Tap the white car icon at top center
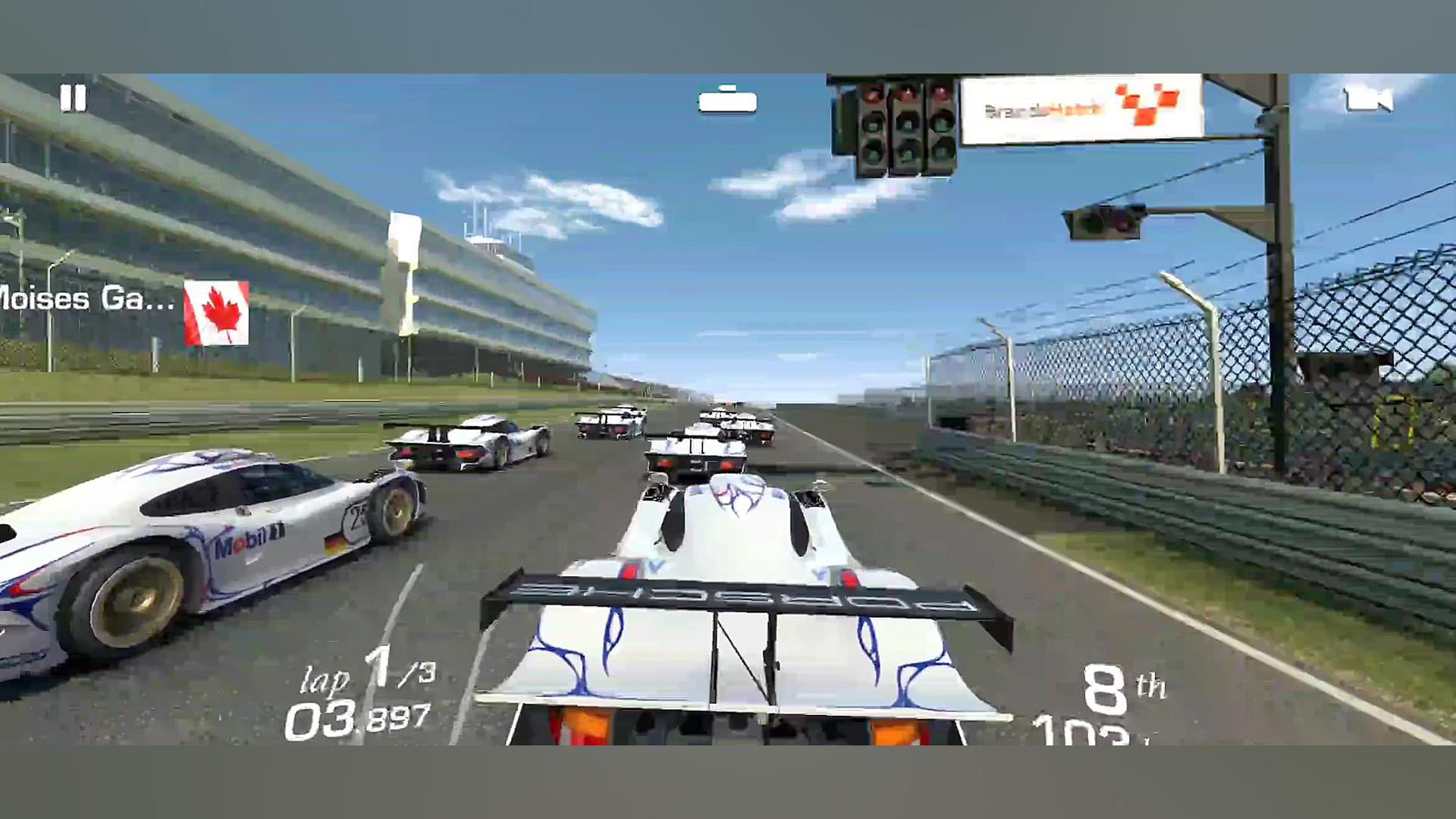Screen dimensions: 1456x819 pyautogui.click(x=727, y=101)
